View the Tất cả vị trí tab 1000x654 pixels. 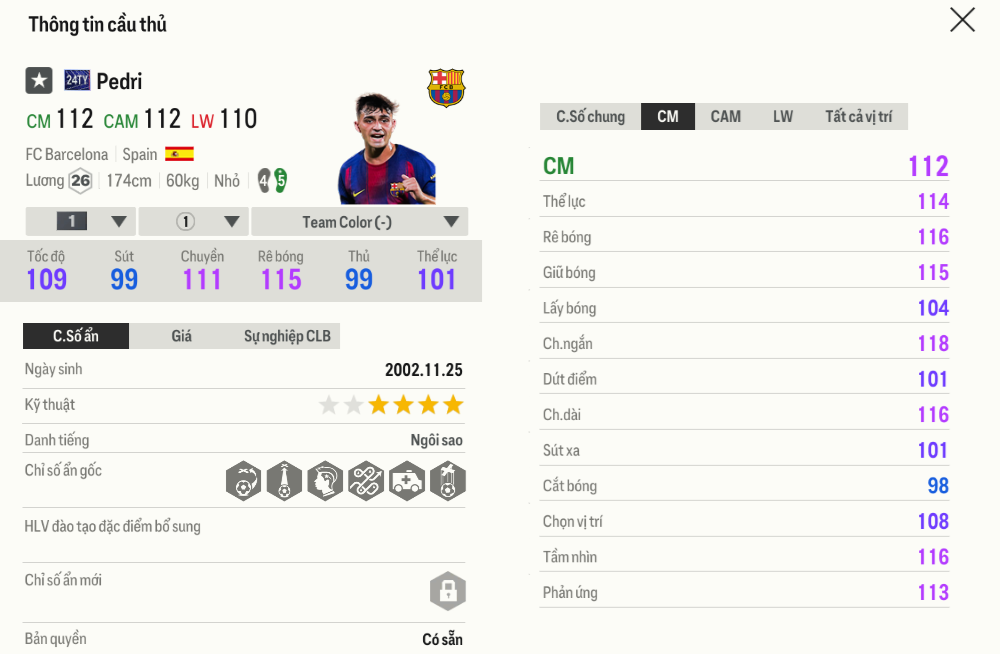(858, 117)
